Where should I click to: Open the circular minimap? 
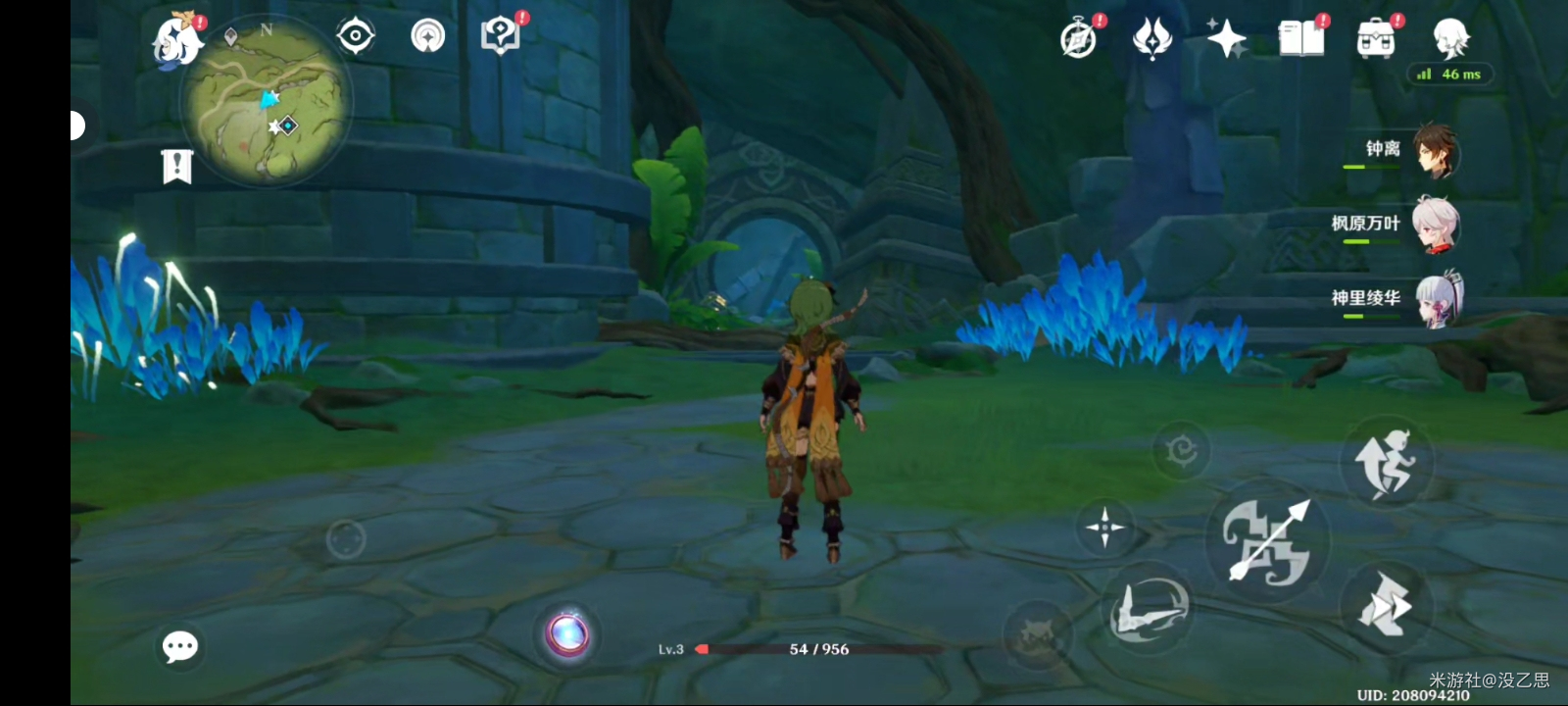267,101
